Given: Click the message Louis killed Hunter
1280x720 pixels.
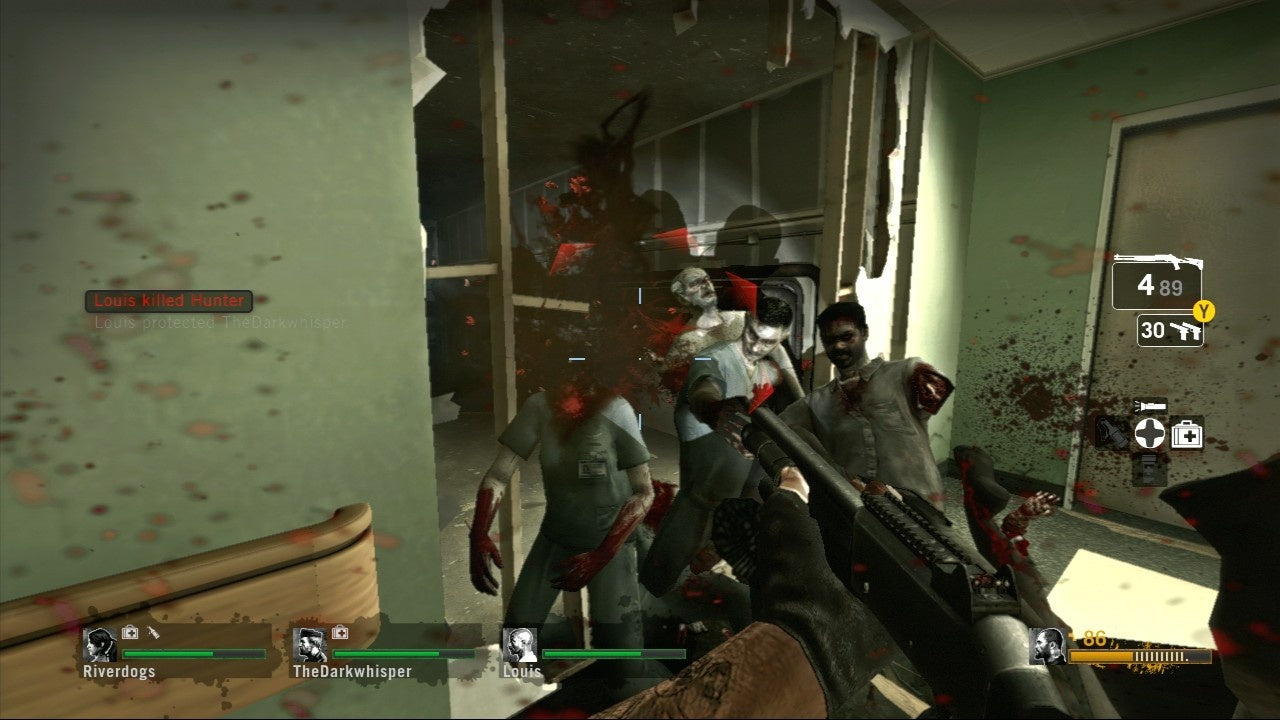Looking at the screenshot, I should click(169, 299).
